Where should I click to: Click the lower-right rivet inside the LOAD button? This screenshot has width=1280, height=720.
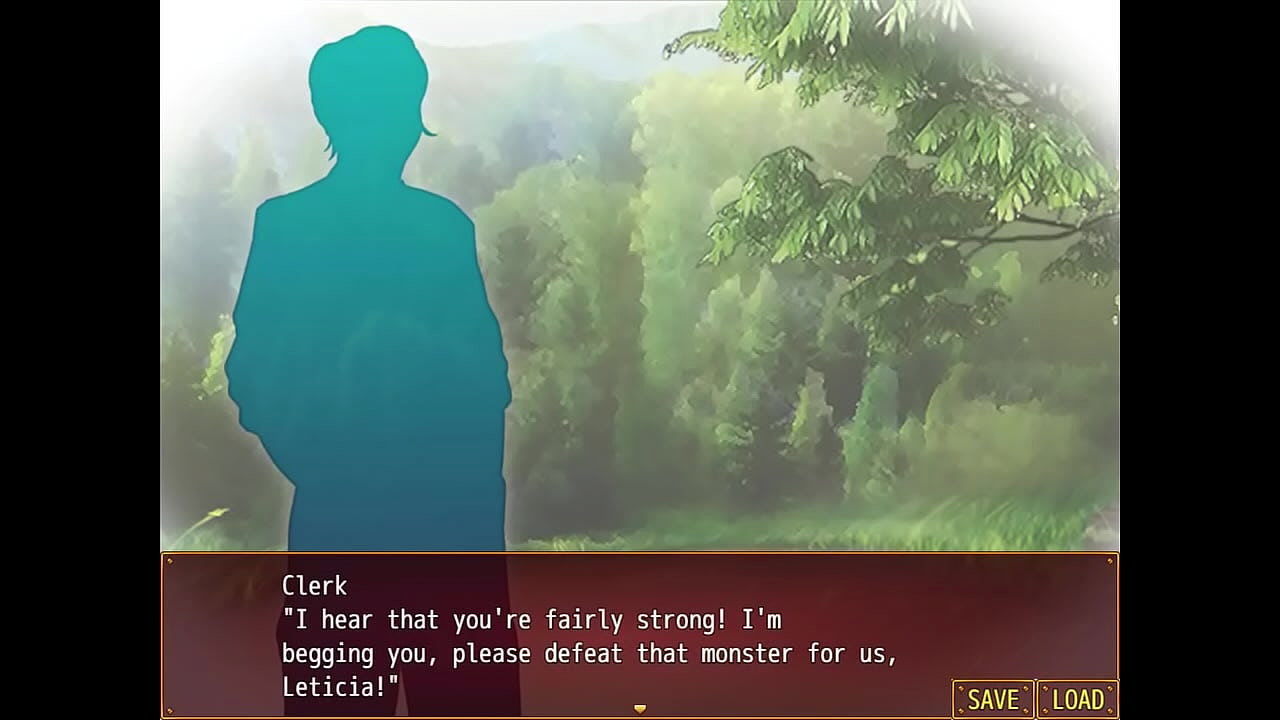coord(1110,710)
